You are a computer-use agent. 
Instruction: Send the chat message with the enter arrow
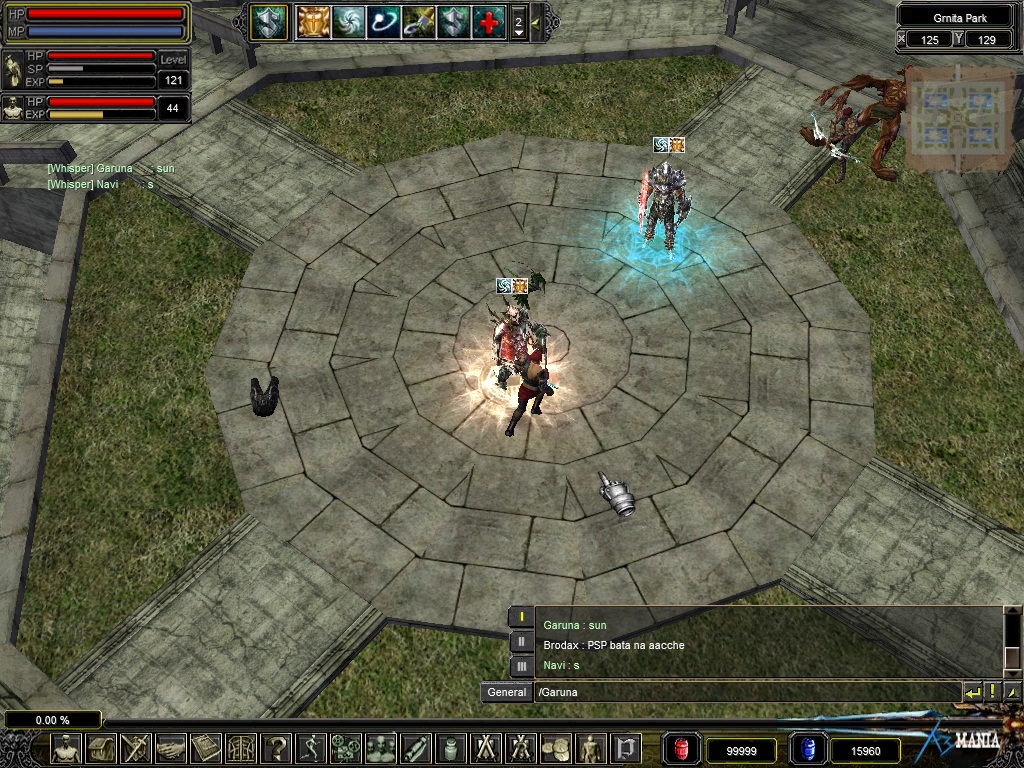click(972, 692)
